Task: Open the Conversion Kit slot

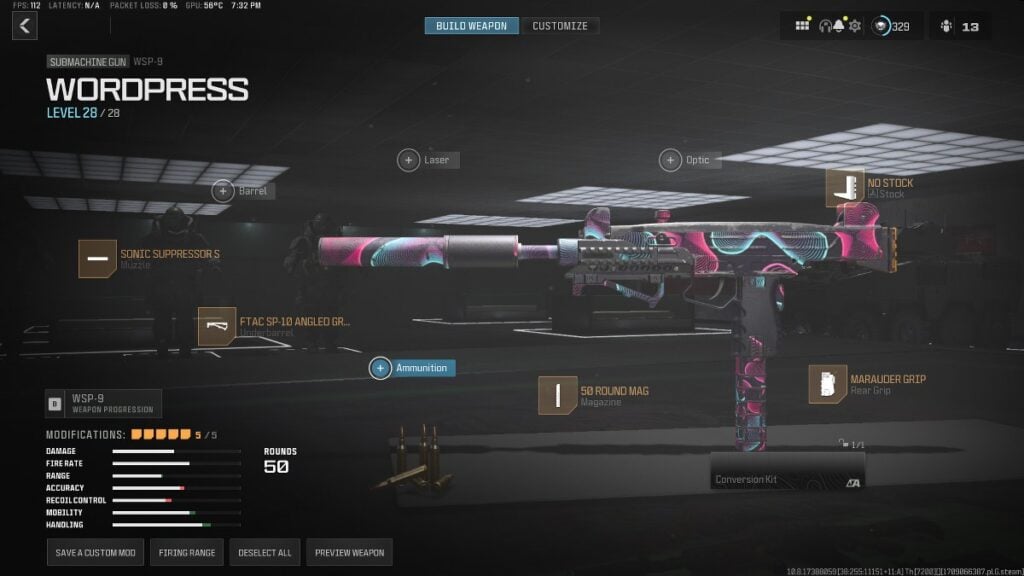Action: pos(787,471)
